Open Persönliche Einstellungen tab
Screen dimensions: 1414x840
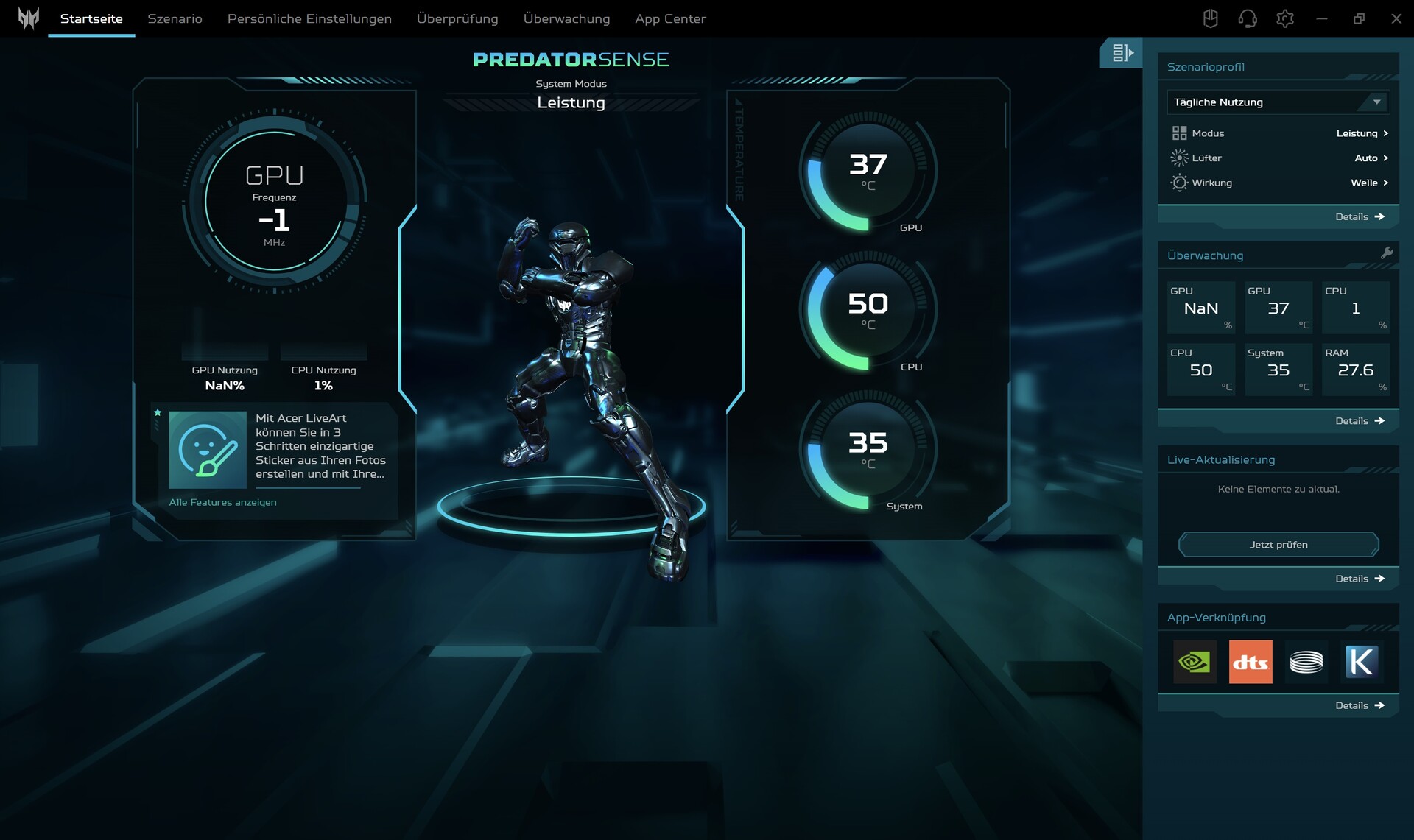tap(309, 18)
